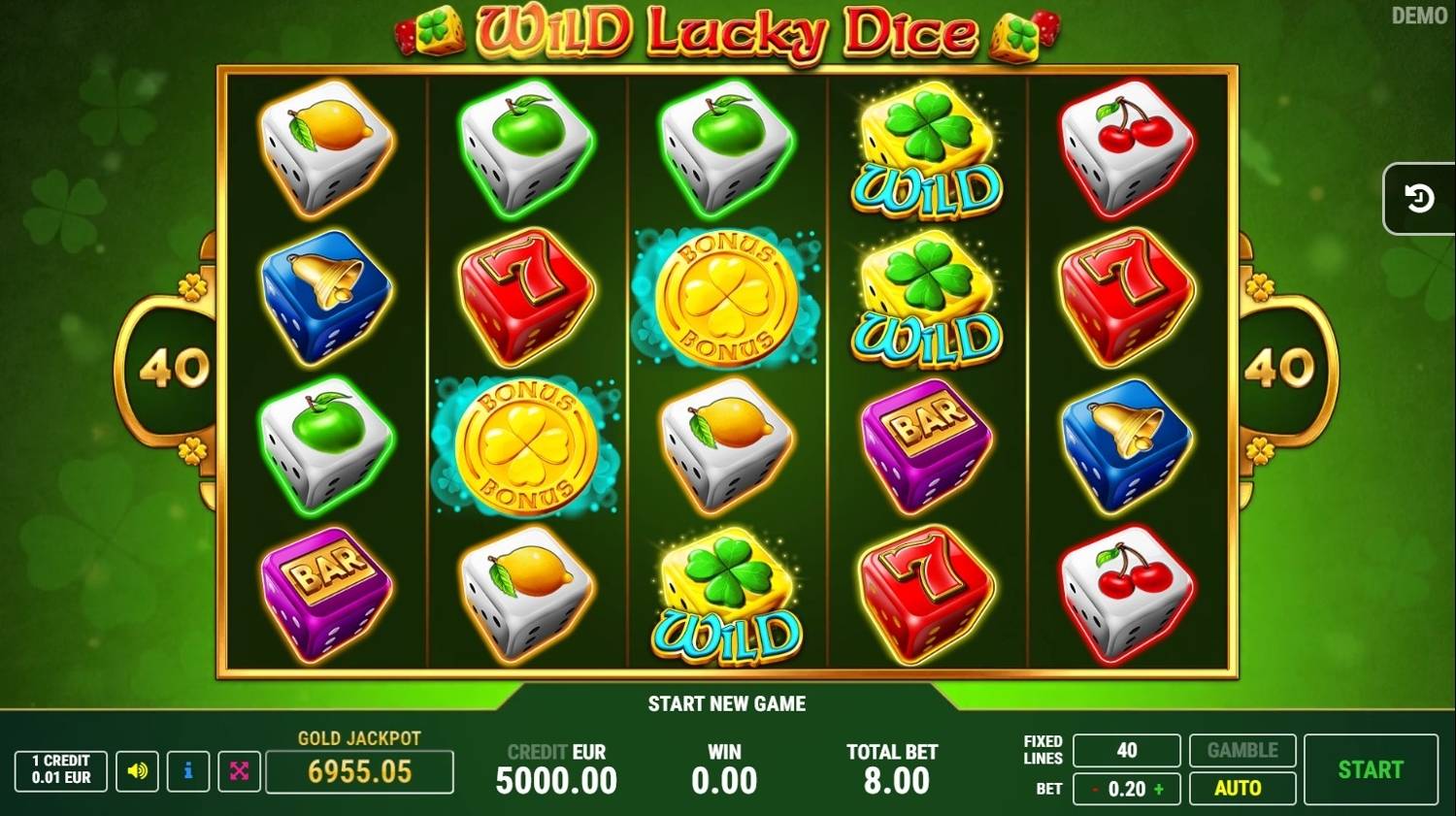Enable AUTO play mode
The image size is (1456, 816).
(x=1242, y=789)
